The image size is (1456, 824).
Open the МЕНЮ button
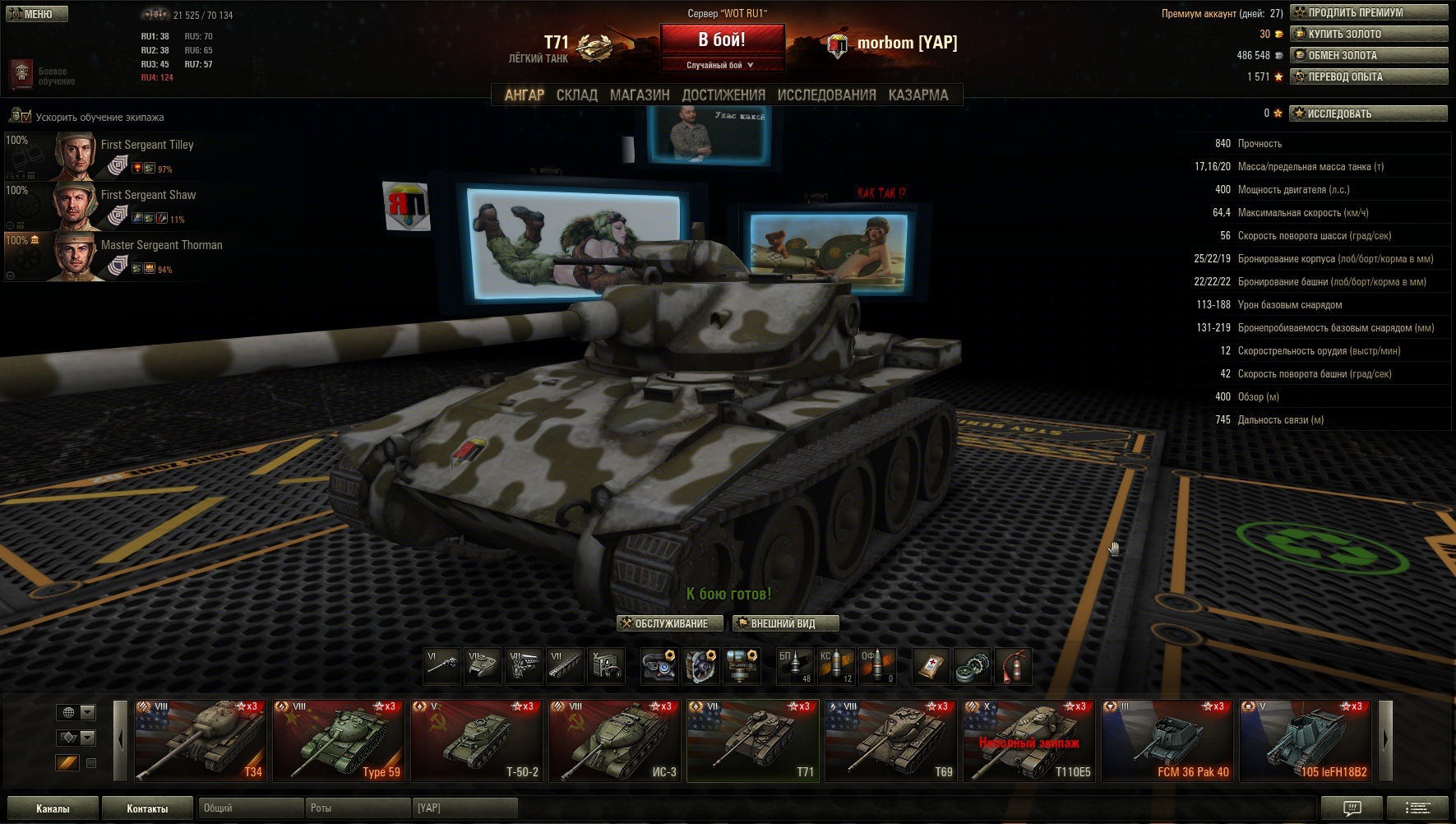coord(37,14)
